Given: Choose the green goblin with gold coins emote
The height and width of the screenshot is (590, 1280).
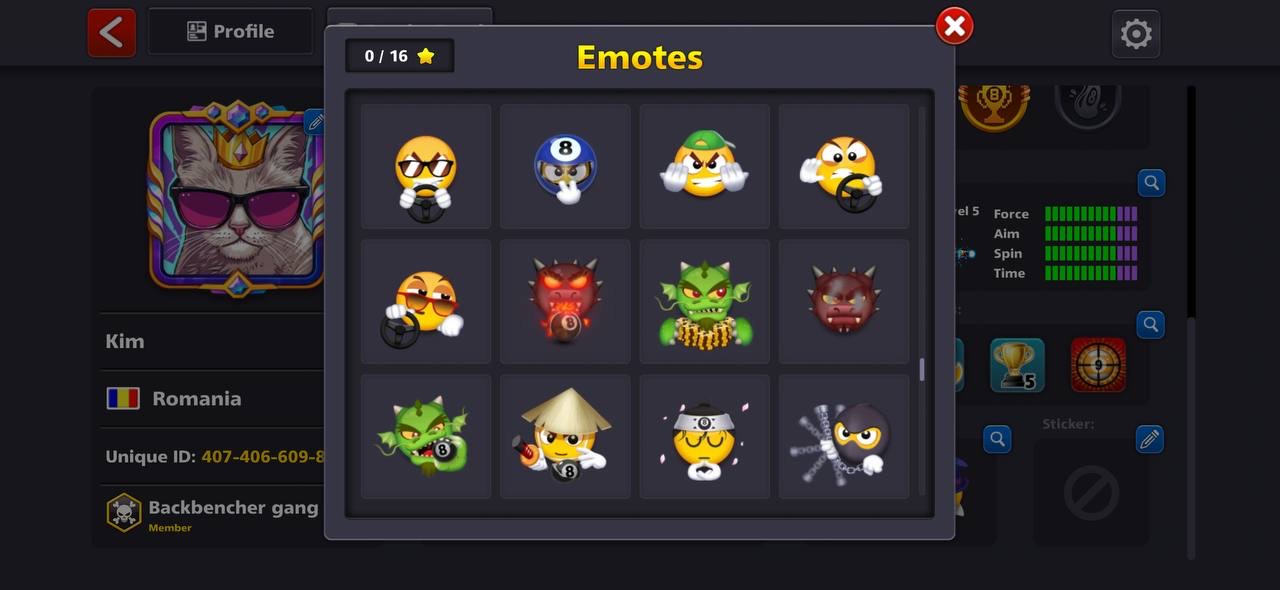Looking at the screenshot, I should pyautogui.click(x=704, y=302).
